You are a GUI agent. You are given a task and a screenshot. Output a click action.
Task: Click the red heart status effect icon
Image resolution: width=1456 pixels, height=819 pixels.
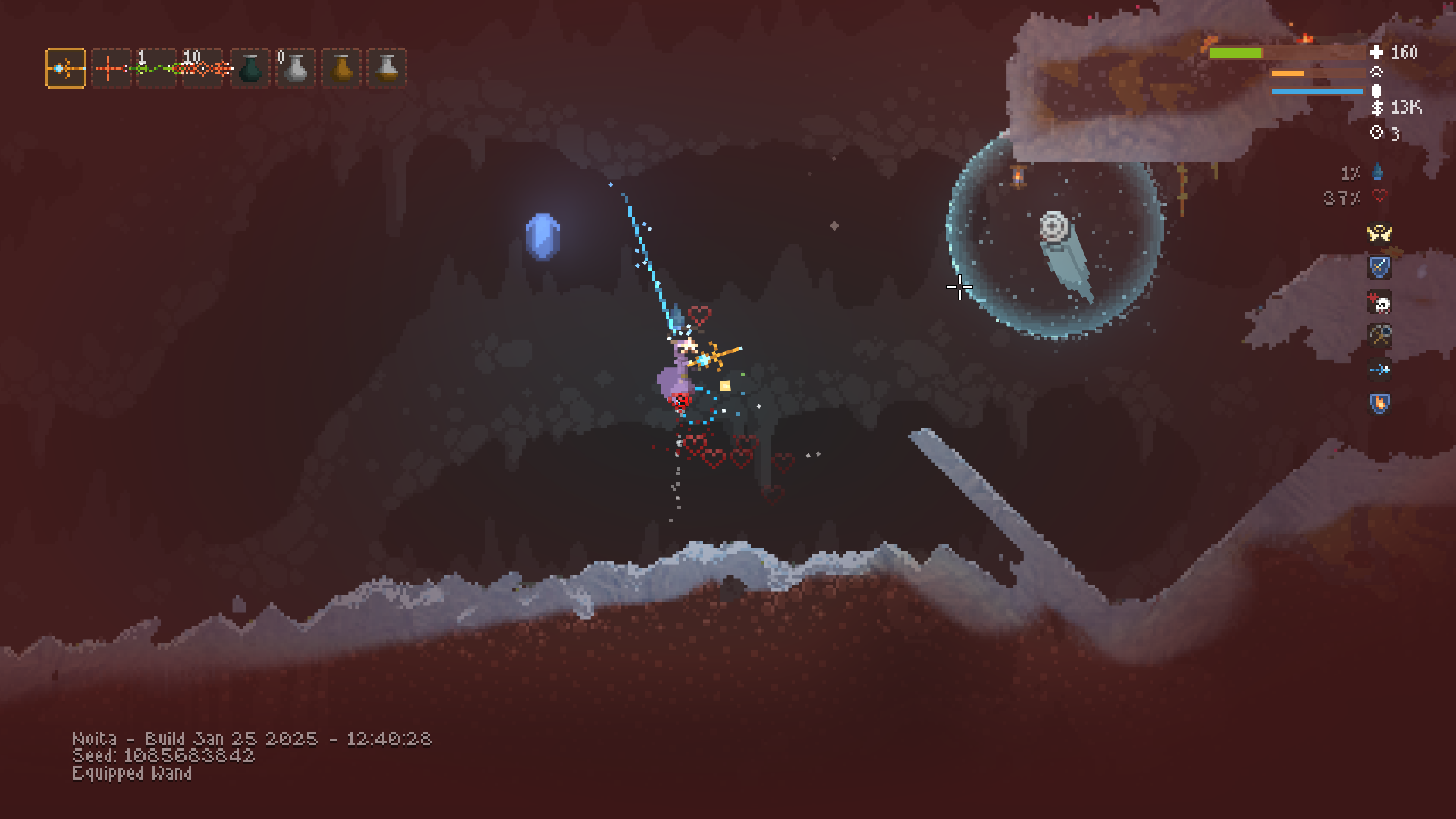1379,197
